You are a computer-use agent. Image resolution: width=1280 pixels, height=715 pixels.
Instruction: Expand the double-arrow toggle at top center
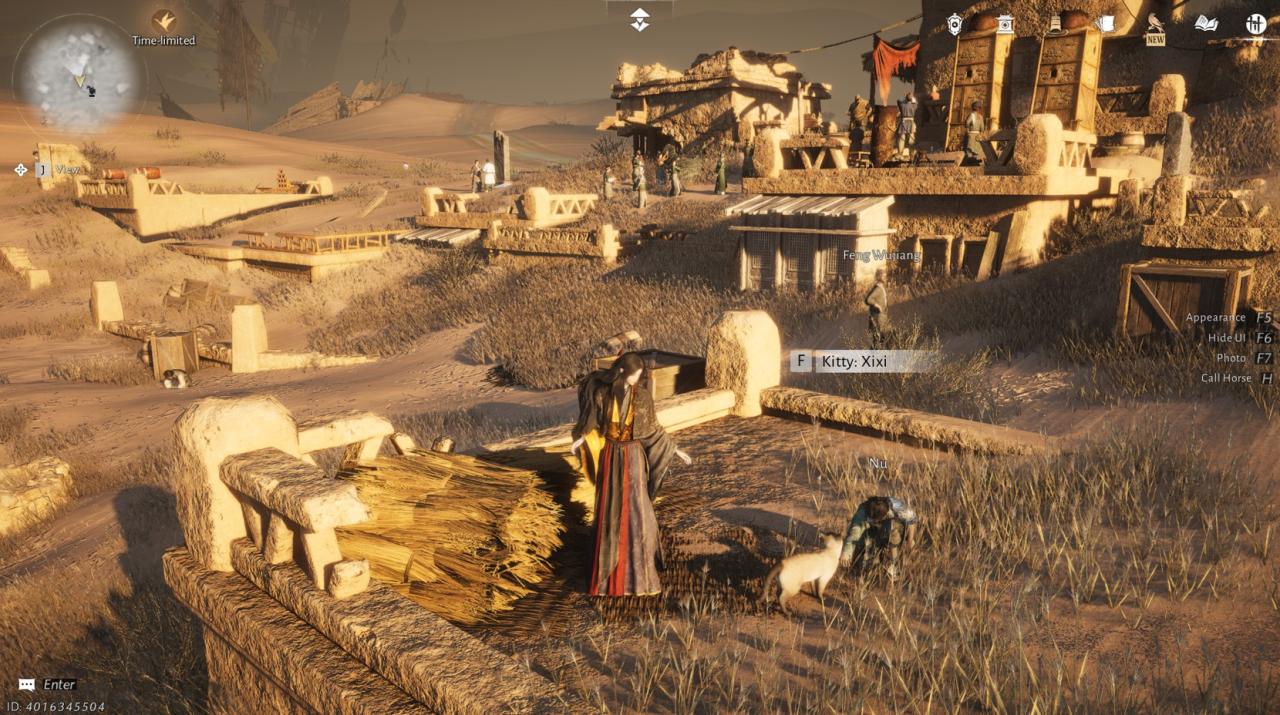click(x=639, y=19)
